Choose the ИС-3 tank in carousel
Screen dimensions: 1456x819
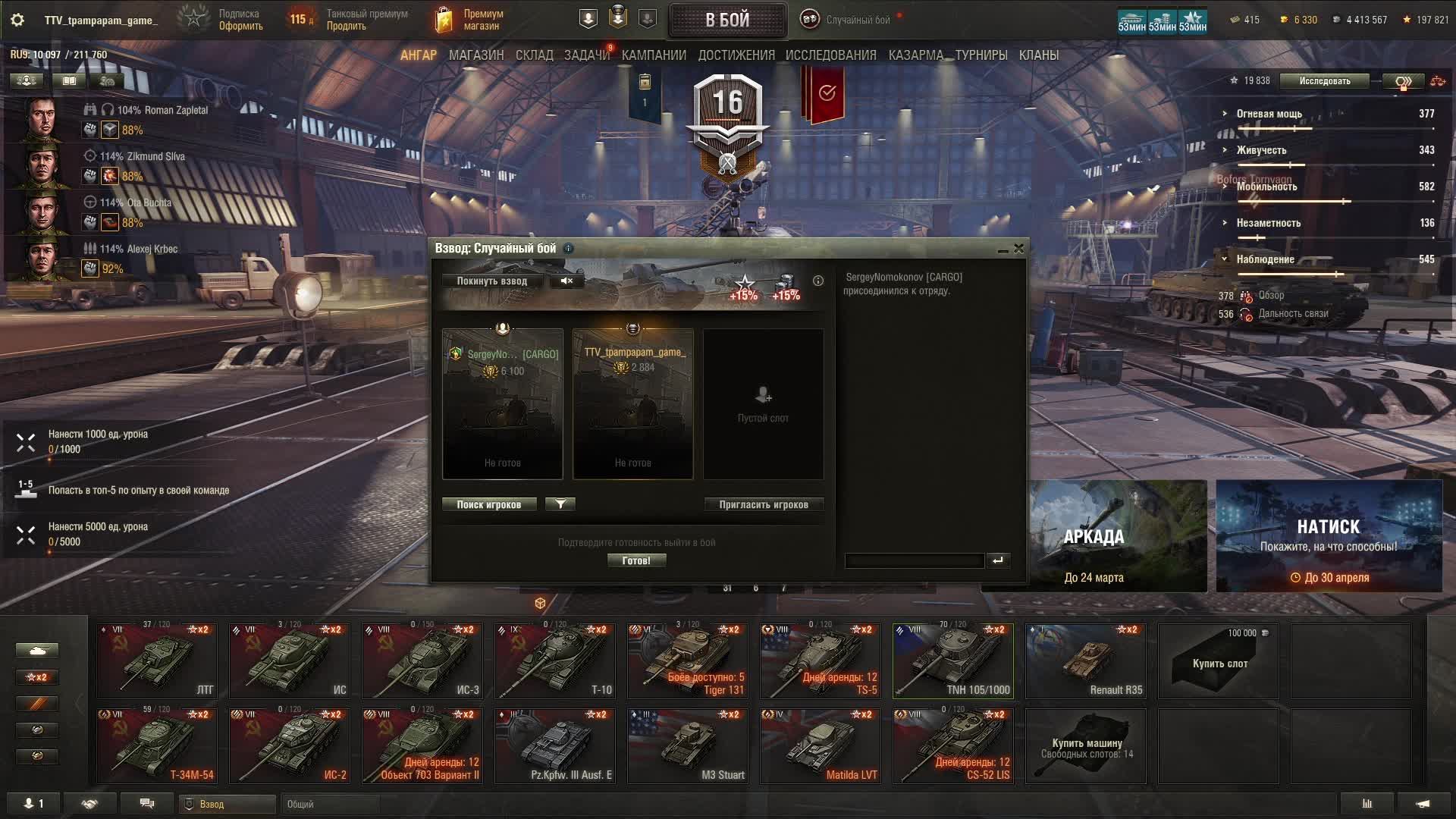coord(422,661)
